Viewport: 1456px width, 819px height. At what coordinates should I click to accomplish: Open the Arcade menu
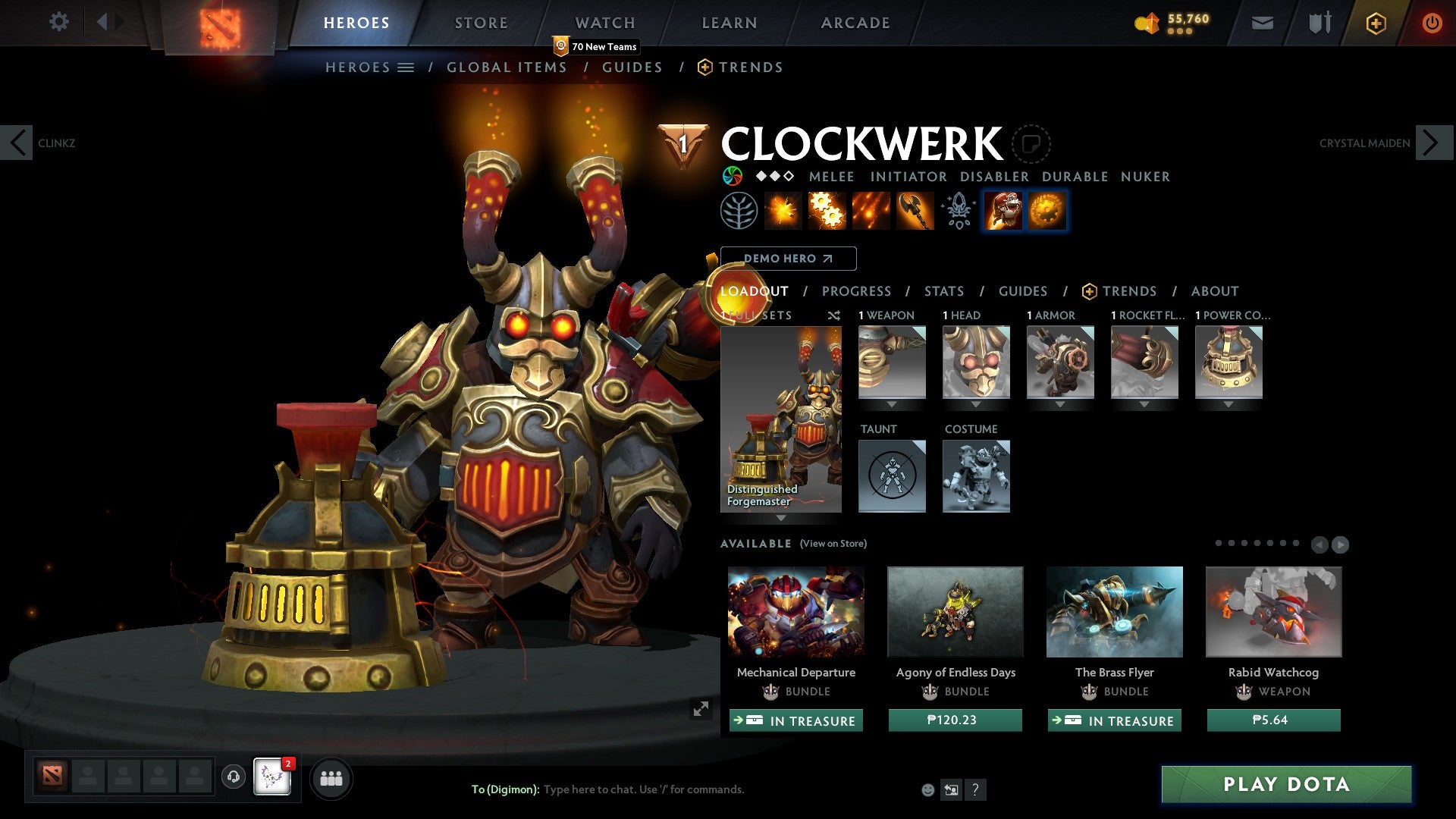855,23
